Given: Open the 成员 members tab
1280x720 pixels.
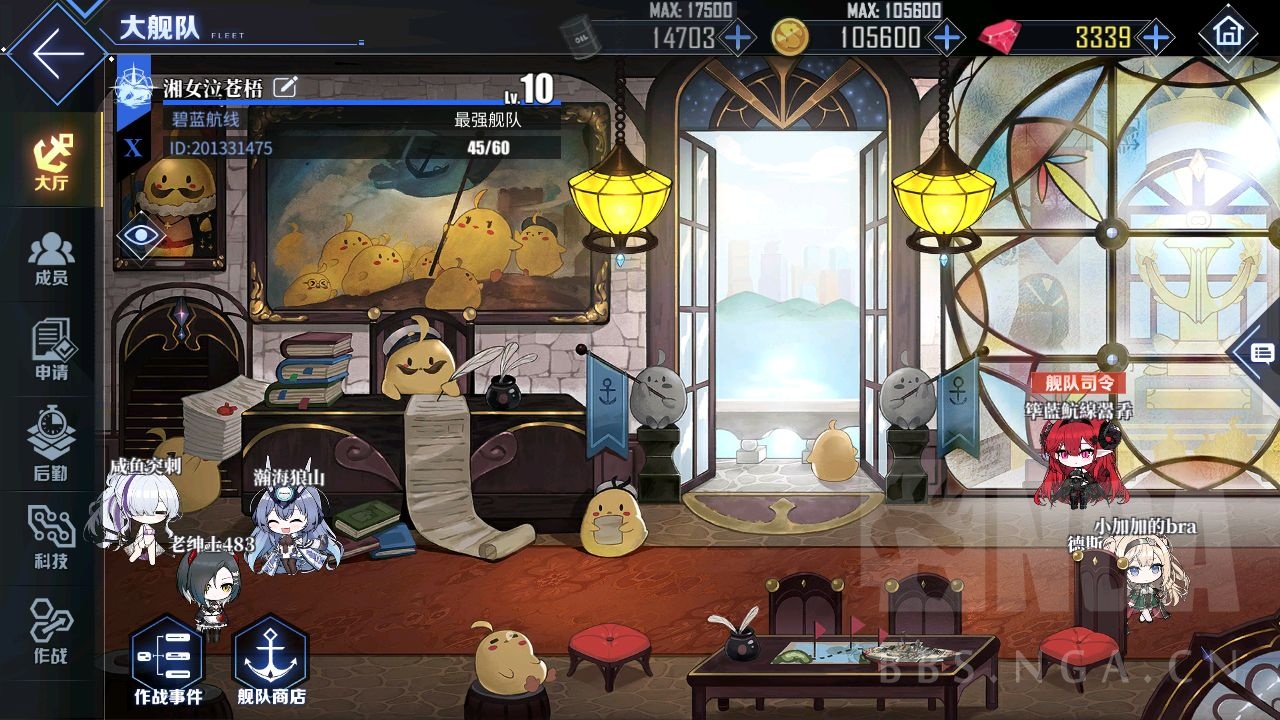Looking at the screenshot, I should [51, 260].
